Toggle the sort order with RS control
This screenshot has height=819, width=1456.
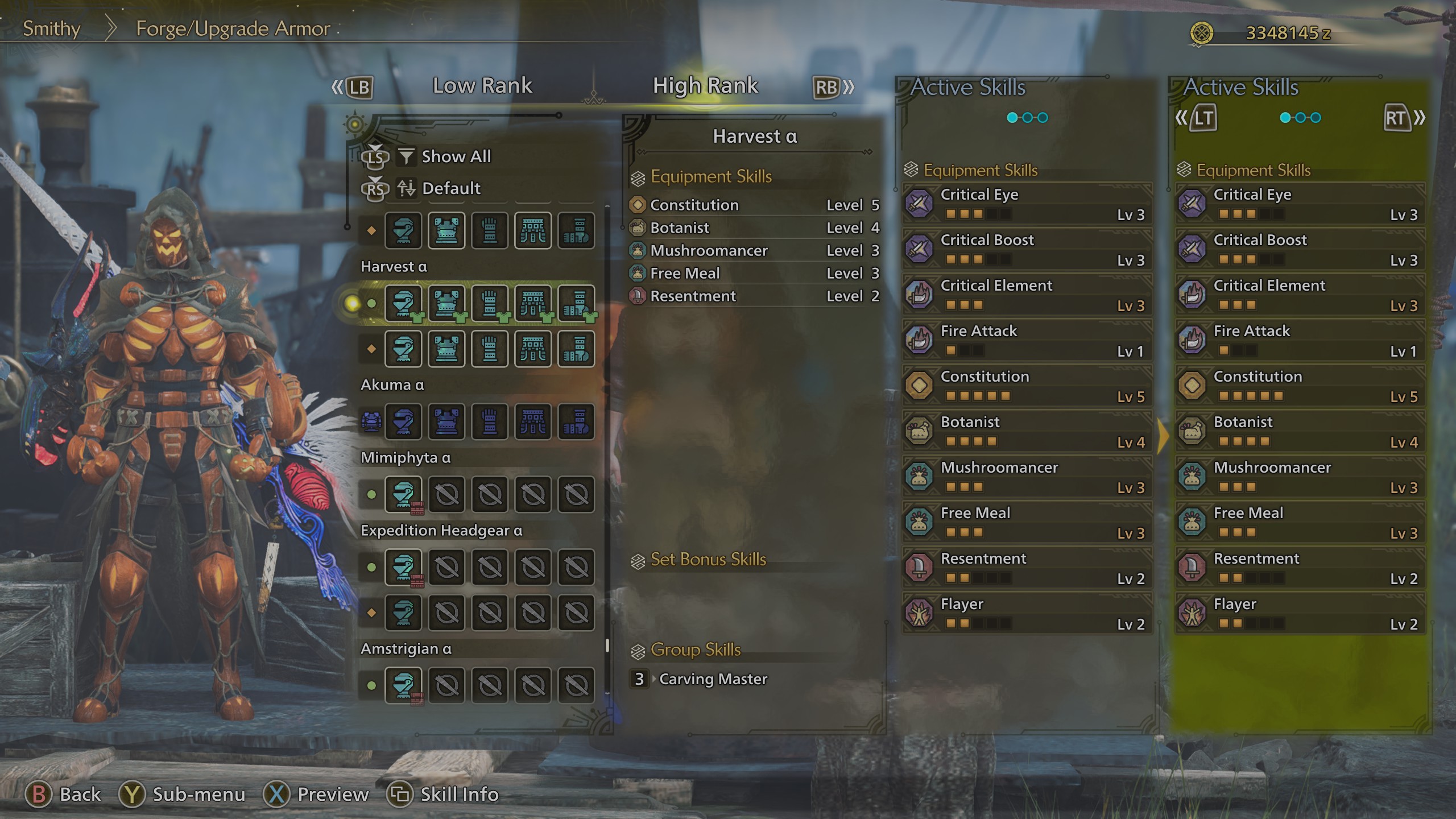pyautogui.click(x=377, y=188)
